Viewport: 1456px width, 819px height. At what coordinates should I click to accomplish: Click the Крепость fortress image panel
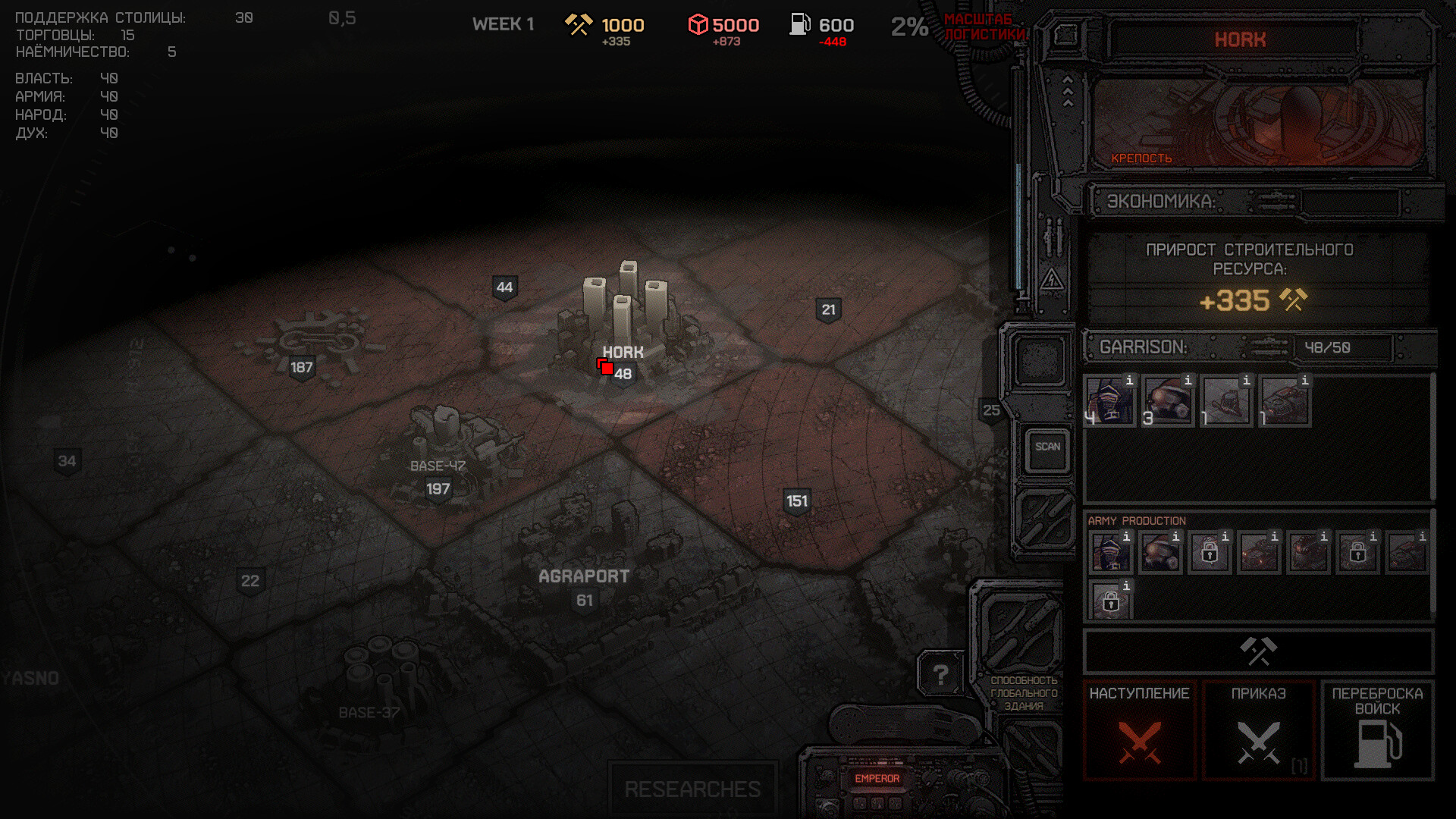click(1259, 121)
